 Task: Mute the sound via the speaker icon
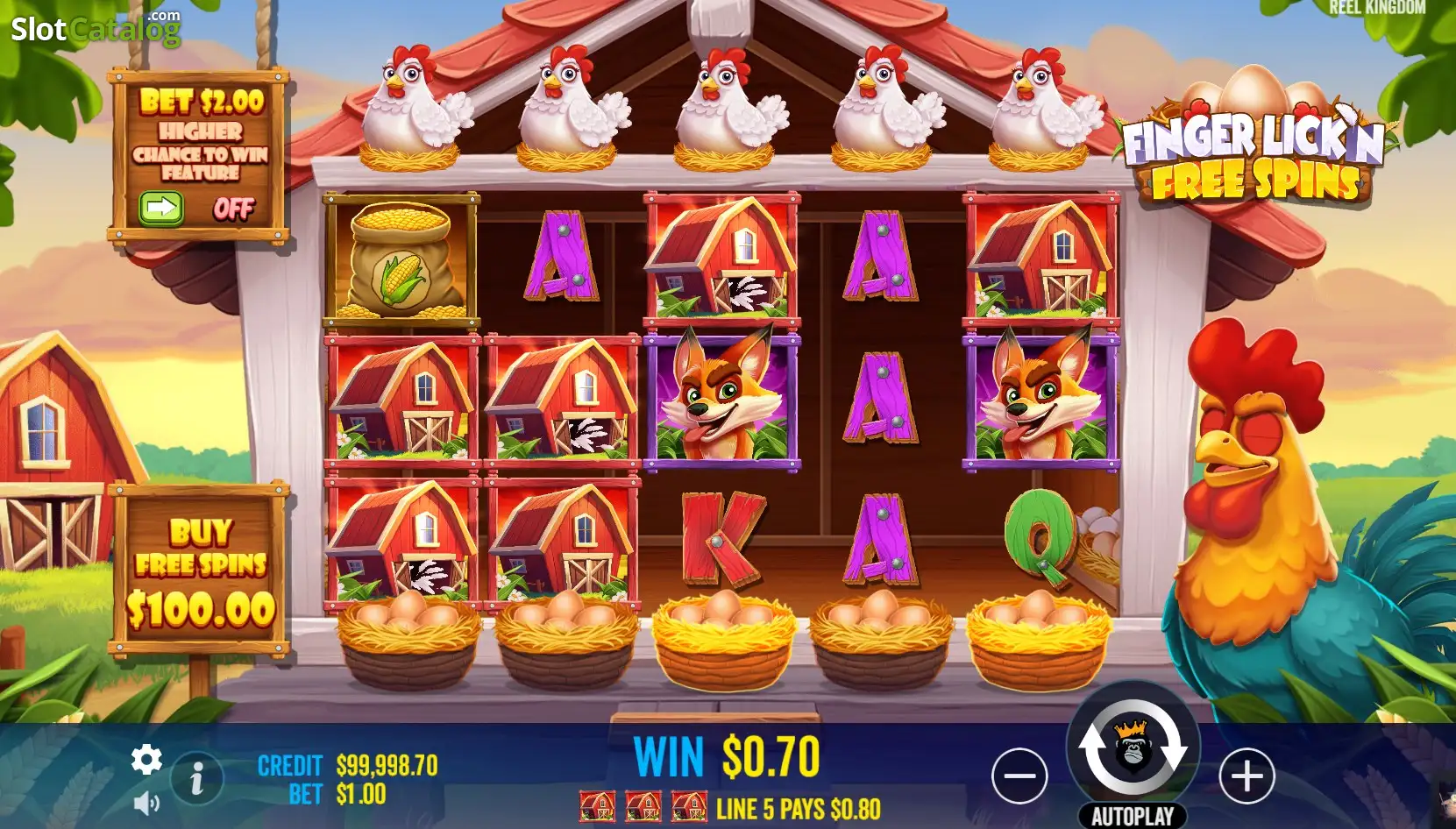[x=146, y=803]
